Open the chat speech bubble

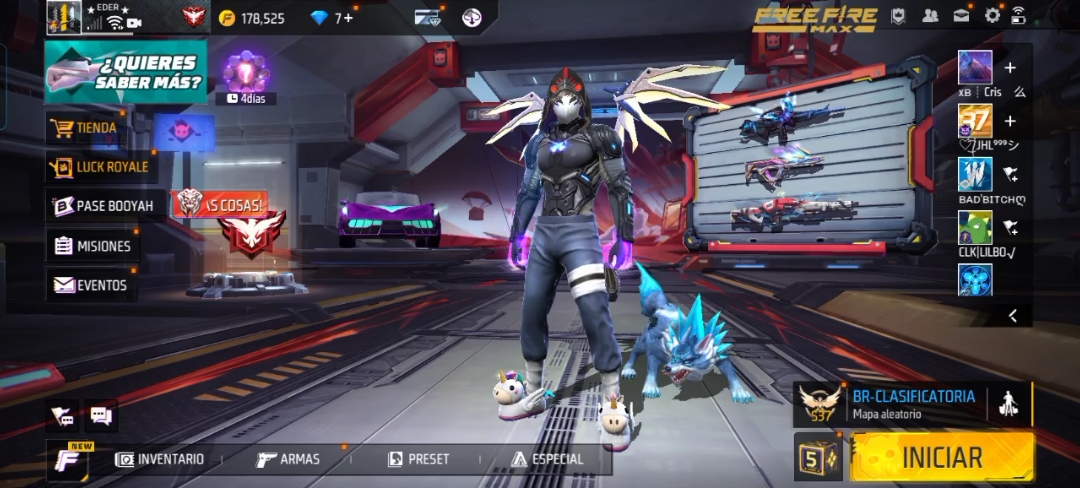pos(101,415)
